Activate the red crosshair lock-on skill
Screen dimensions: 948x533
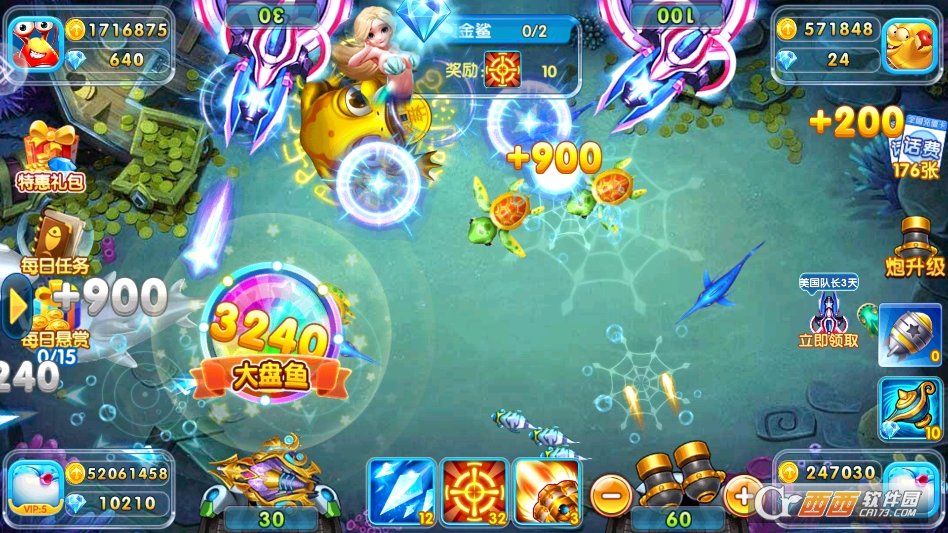click(475, 491)
